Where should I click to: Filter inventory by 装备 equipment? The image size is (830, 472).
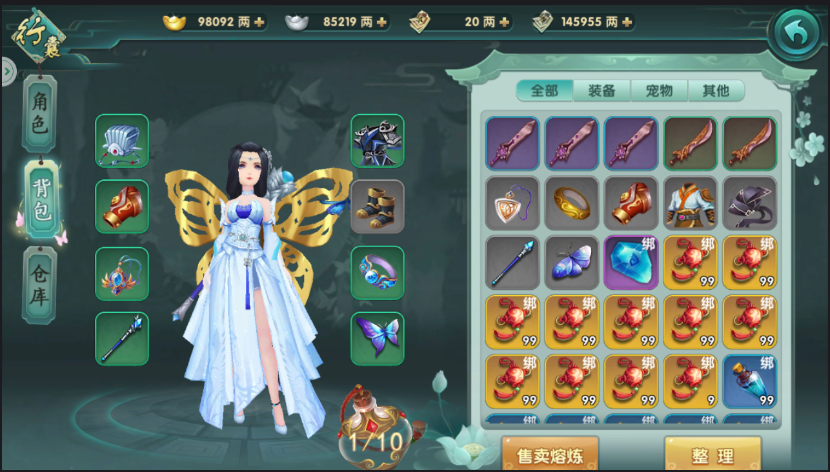pyautogui.click(x=602, y=91)
